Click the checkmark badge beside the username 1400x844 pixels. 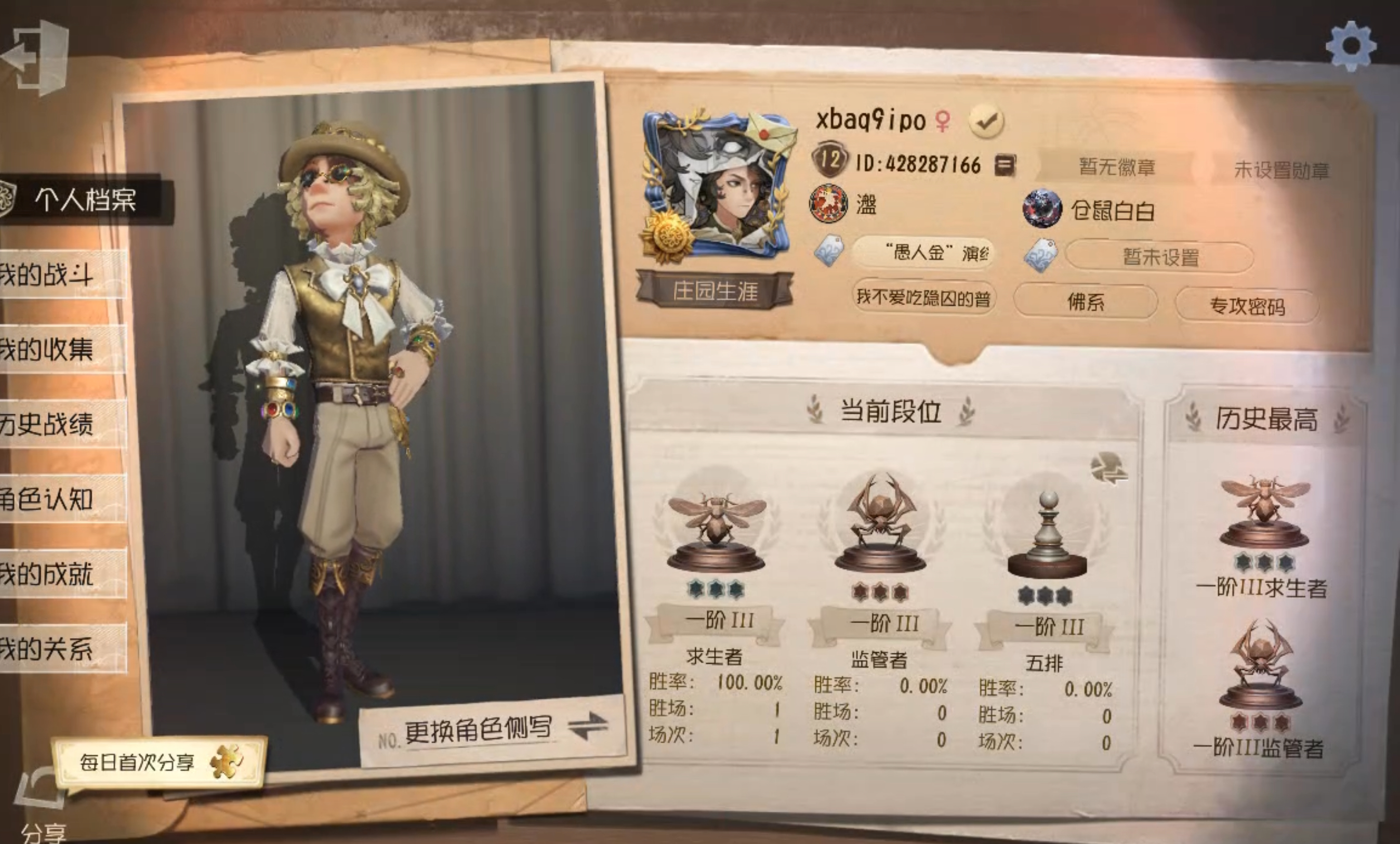coord(986,121)
